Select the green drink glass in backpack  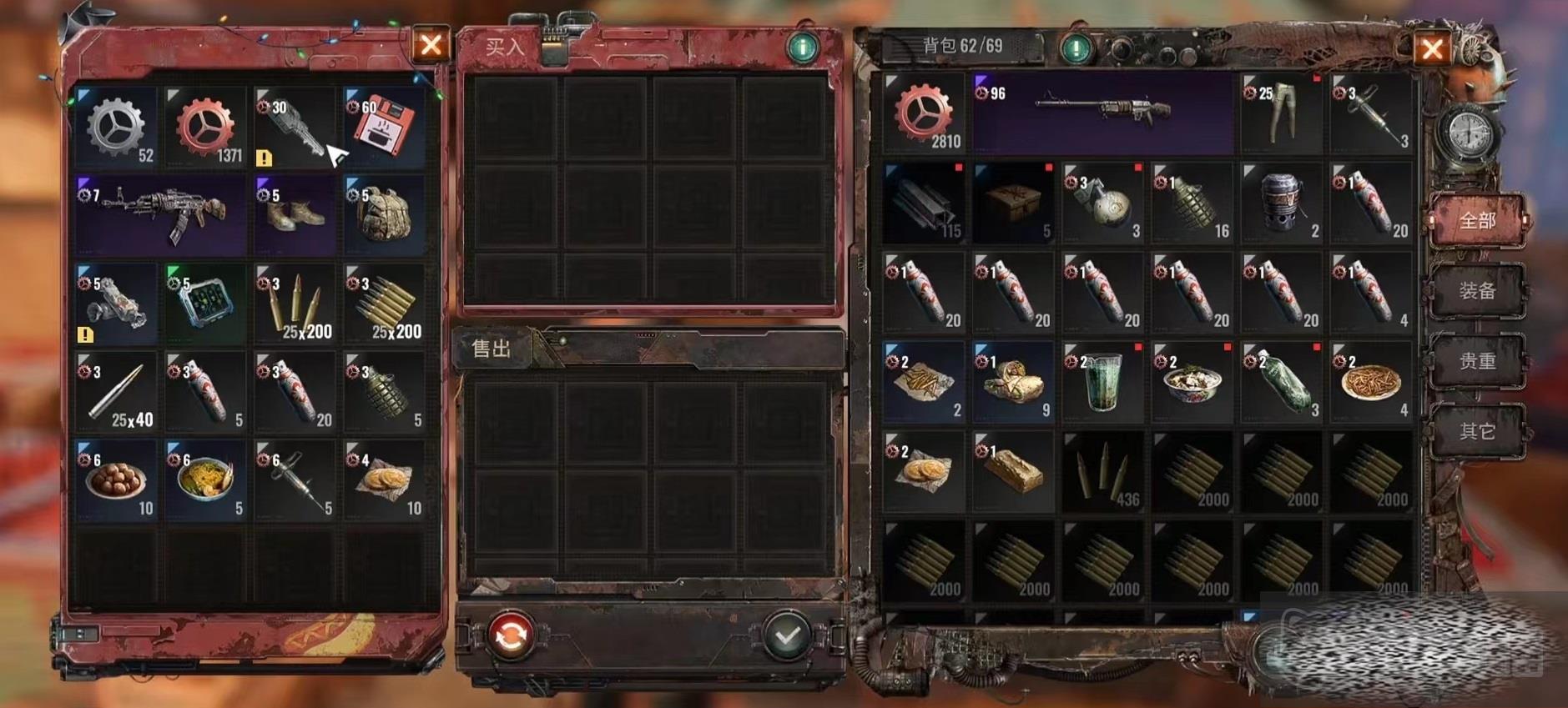click(x=1102, y=383)
